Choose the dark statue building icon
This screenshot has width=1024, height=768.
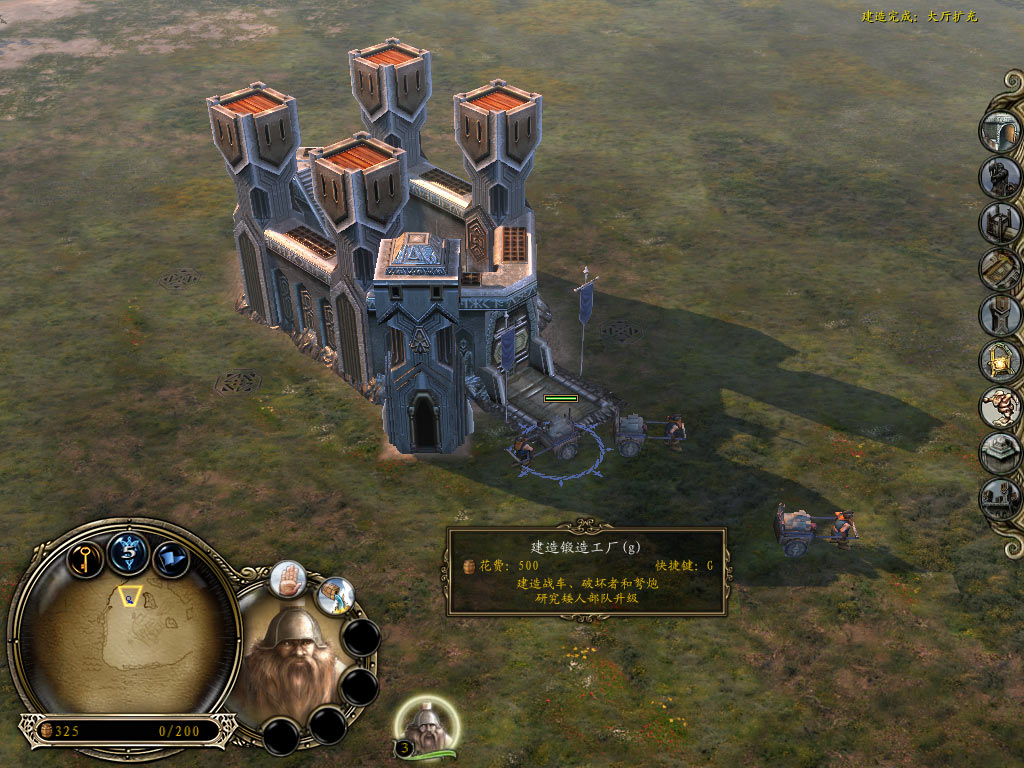click(999, 177)
